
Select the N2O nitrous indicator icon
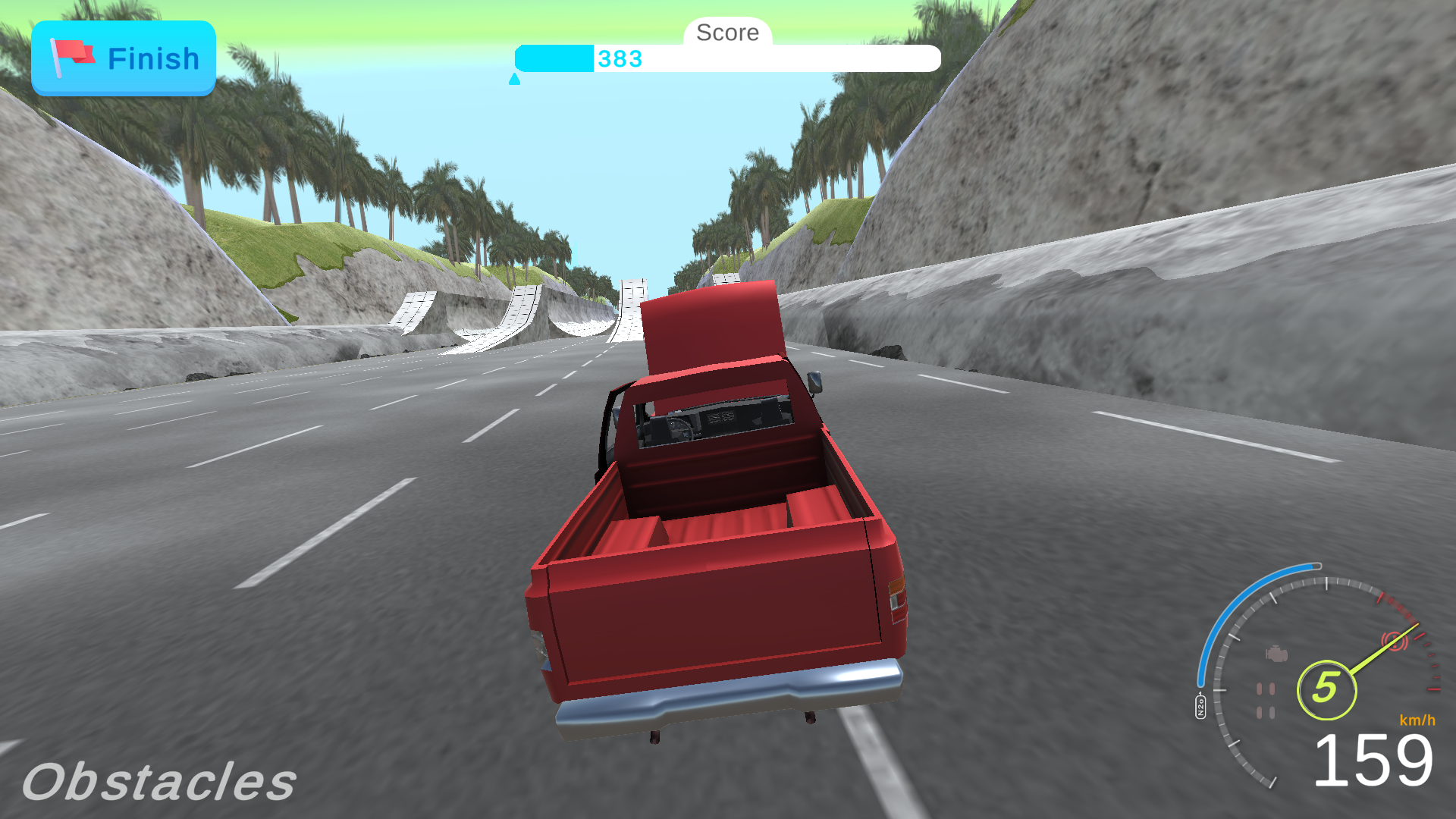[x=1200, y=704]
